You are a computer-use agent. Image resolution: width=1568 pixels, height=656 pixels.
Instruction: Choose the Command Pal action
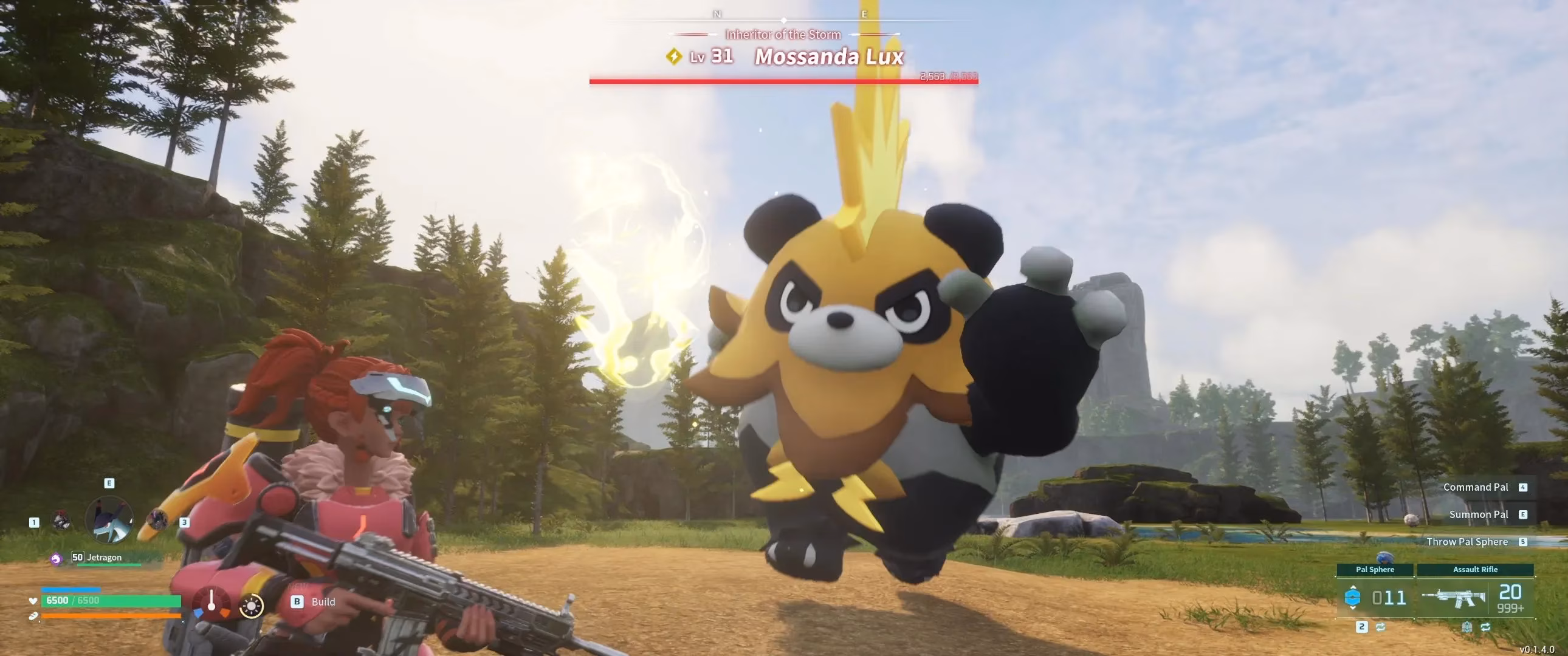1476,487
